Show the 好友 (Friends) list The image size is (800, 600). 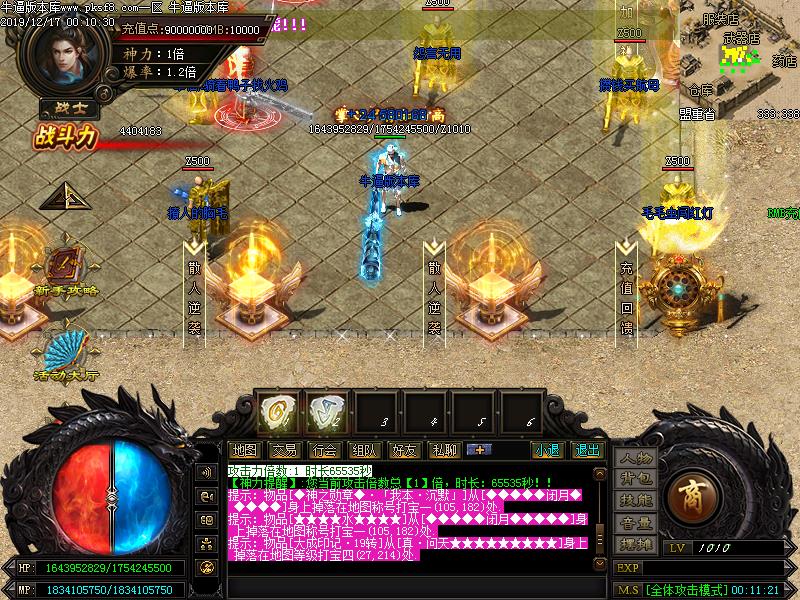click(404, 450)
